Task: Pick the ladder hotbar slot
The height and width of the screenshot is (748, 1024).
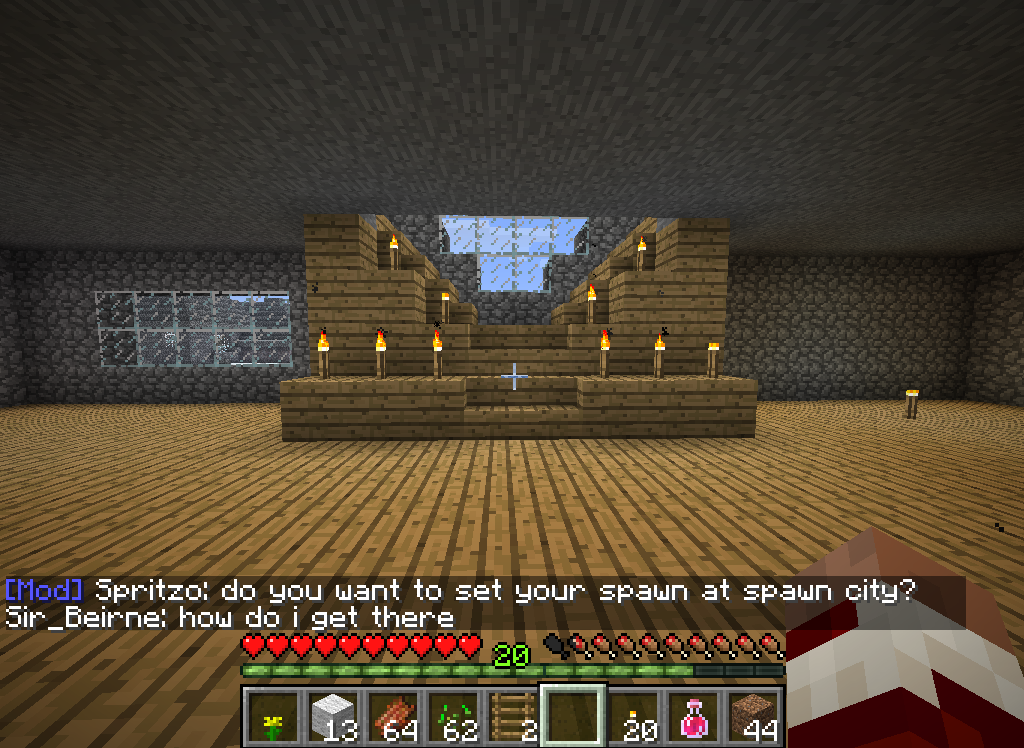Action: coord(512,717)
